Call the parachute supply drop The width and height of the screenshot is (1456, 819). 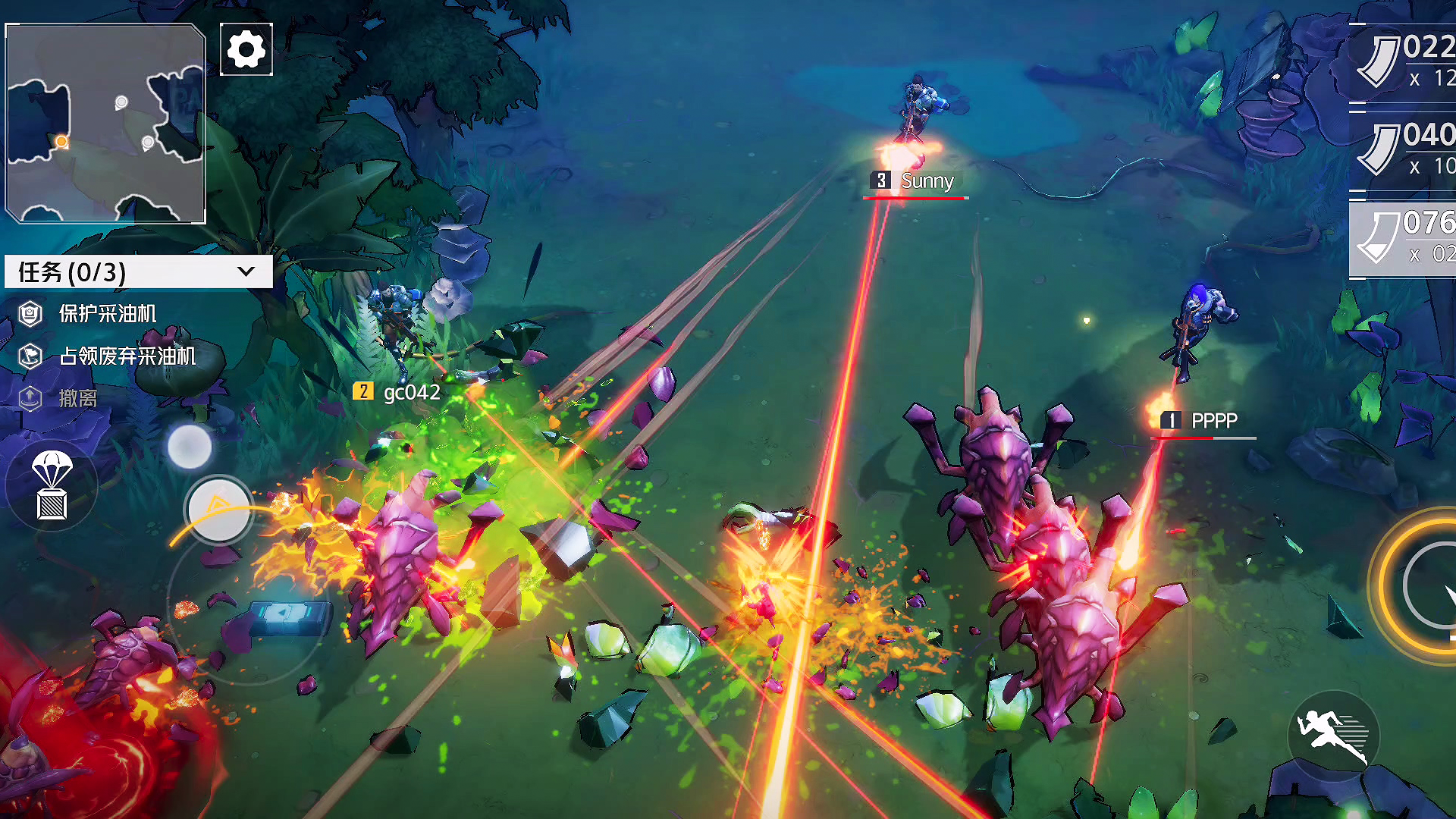click(x=52, y=486)
